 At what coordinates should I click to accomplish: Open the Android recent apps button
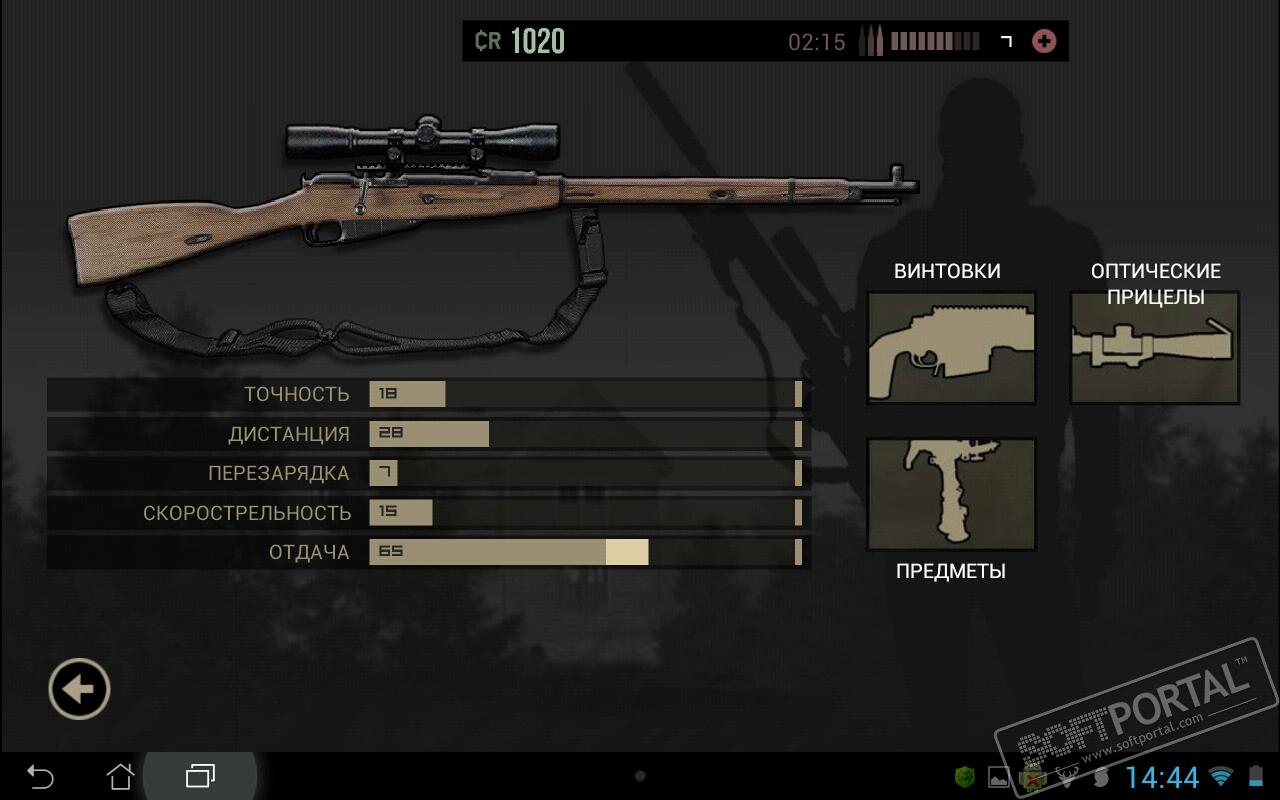point(200,776)
